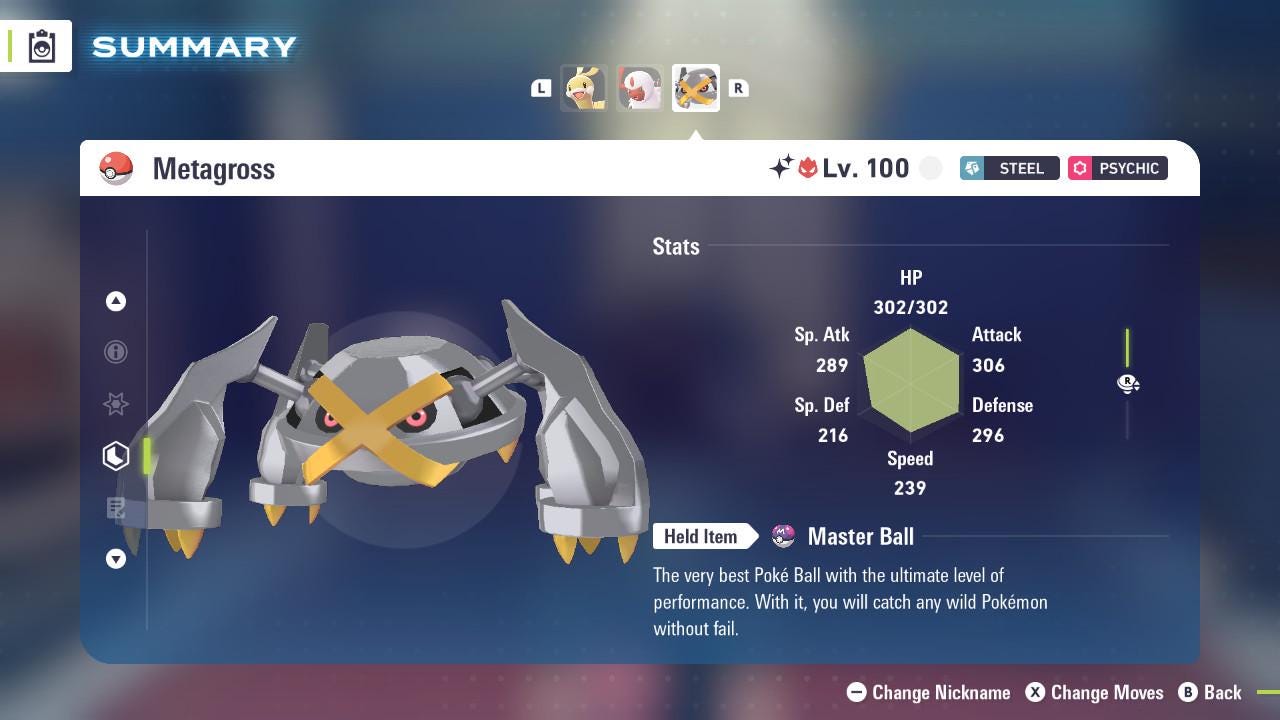Switch to the shiny Absol party thumbnail

[x=639, y=88]
